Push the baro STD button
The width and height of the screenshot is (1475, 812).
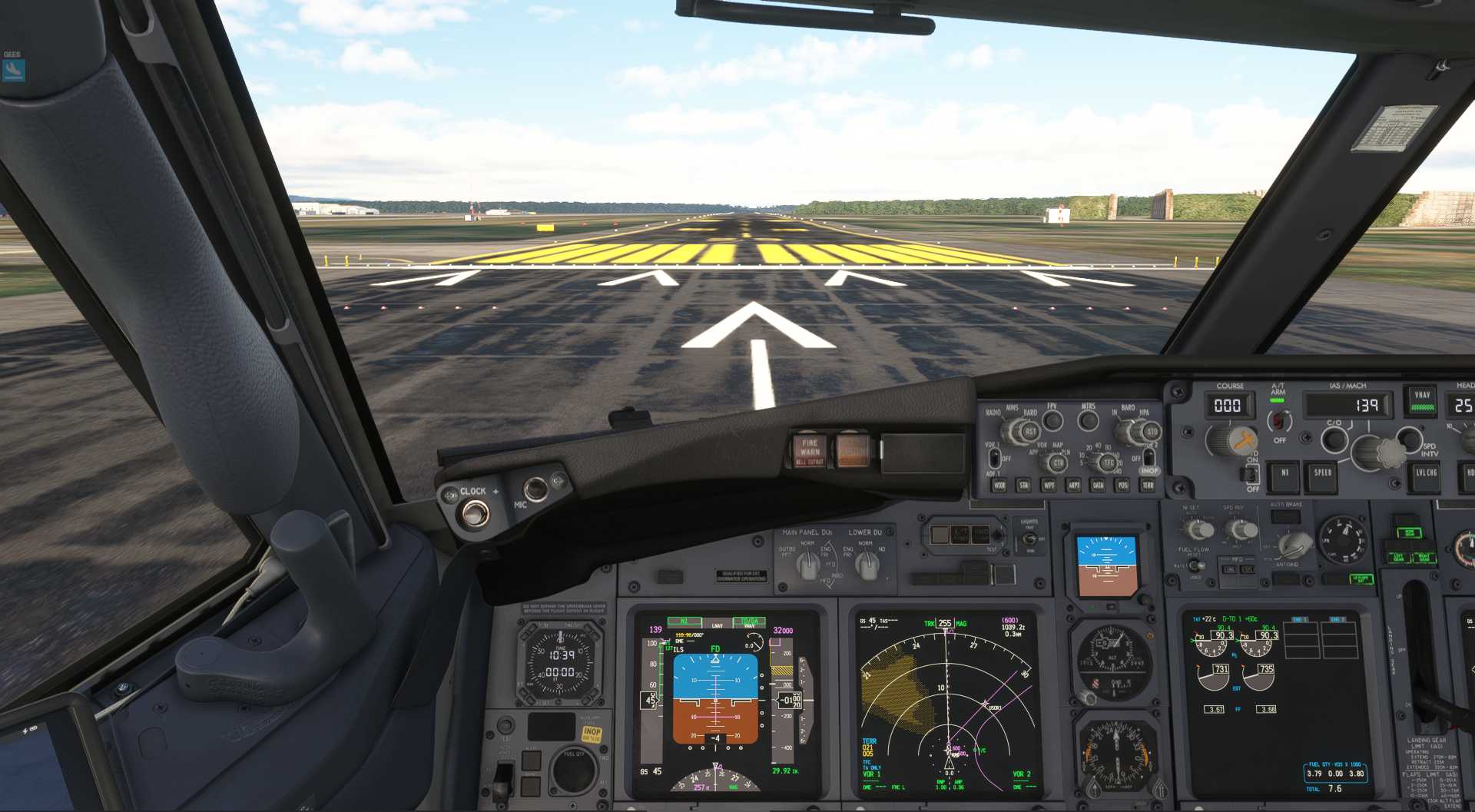1152,433
